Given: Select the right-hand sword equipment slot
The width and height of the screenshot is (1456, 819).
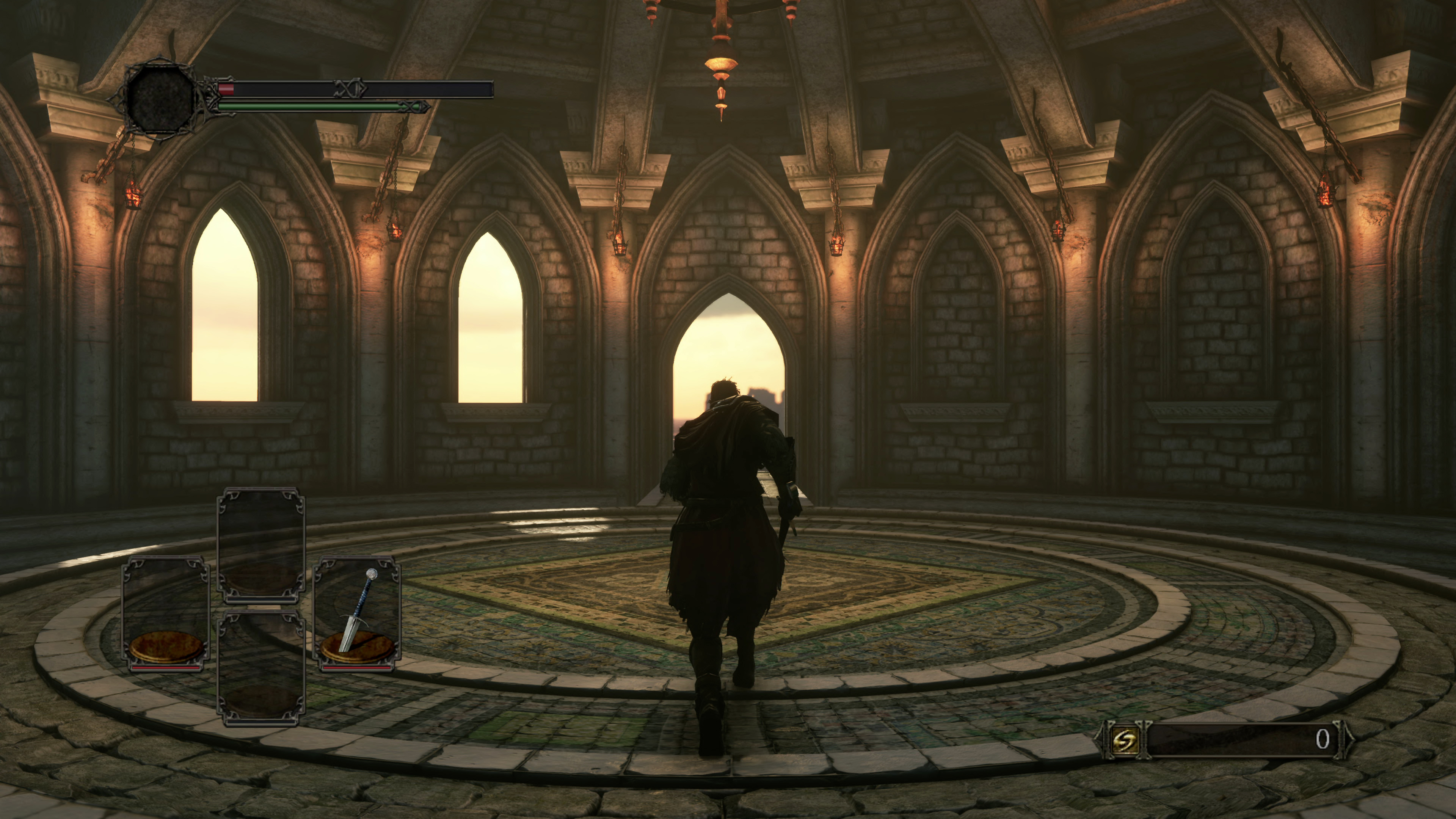Looking at the screenshot, I should [357, 614].
